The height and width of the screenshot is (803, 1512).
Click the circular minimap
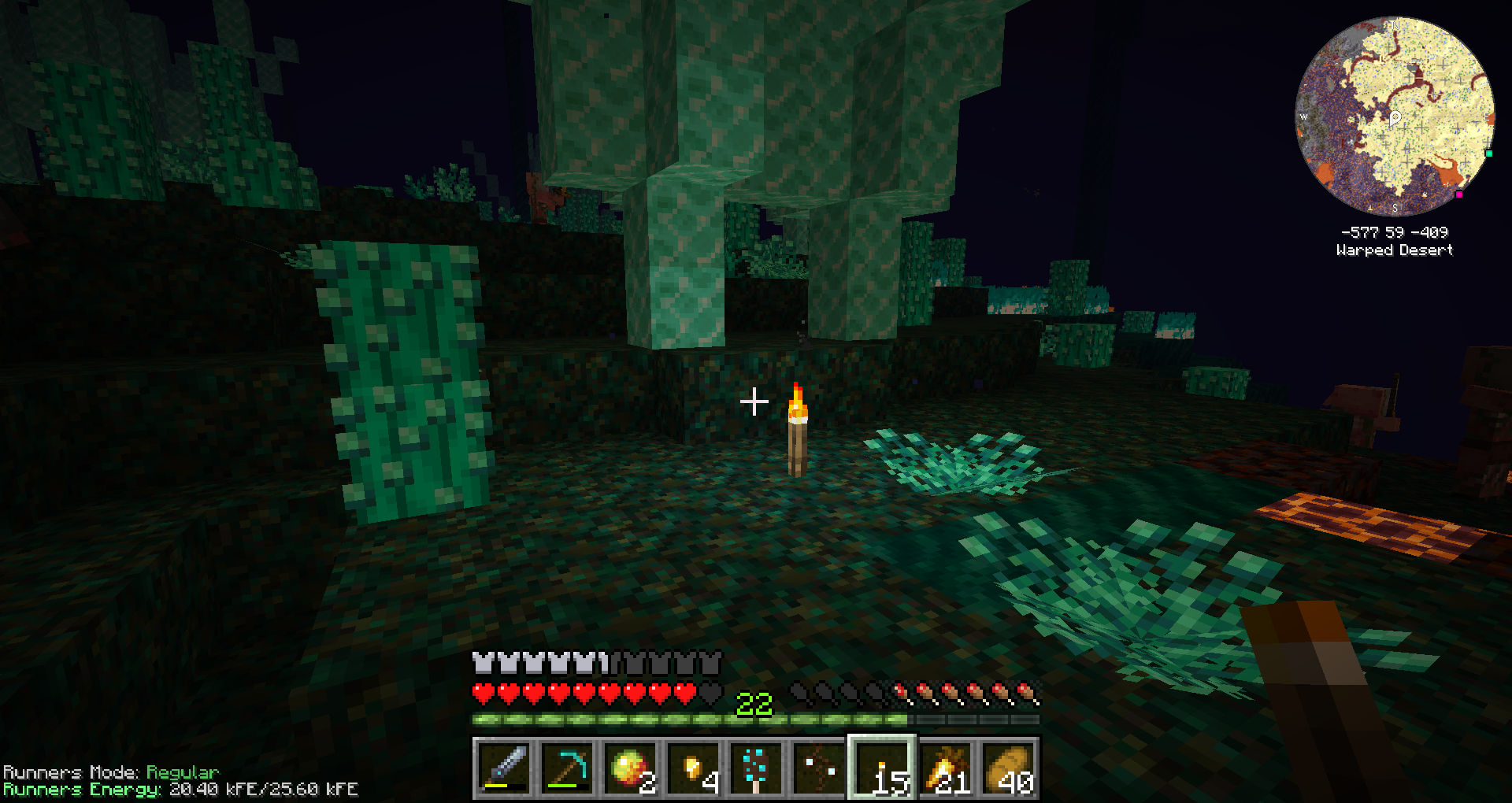(x=1395, y=117)
